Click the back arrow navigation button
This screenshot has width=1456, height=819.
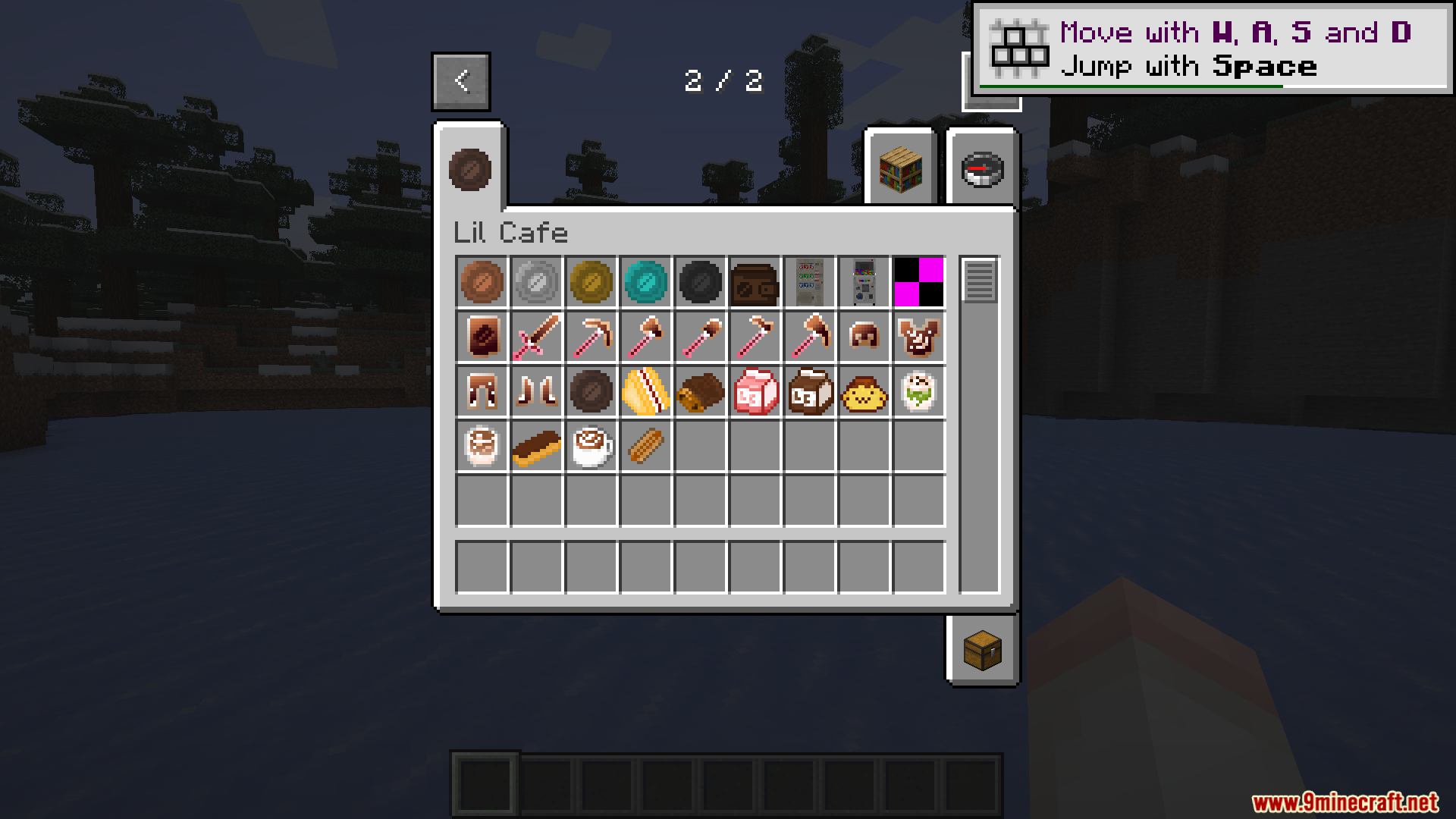tap(460, 81)
